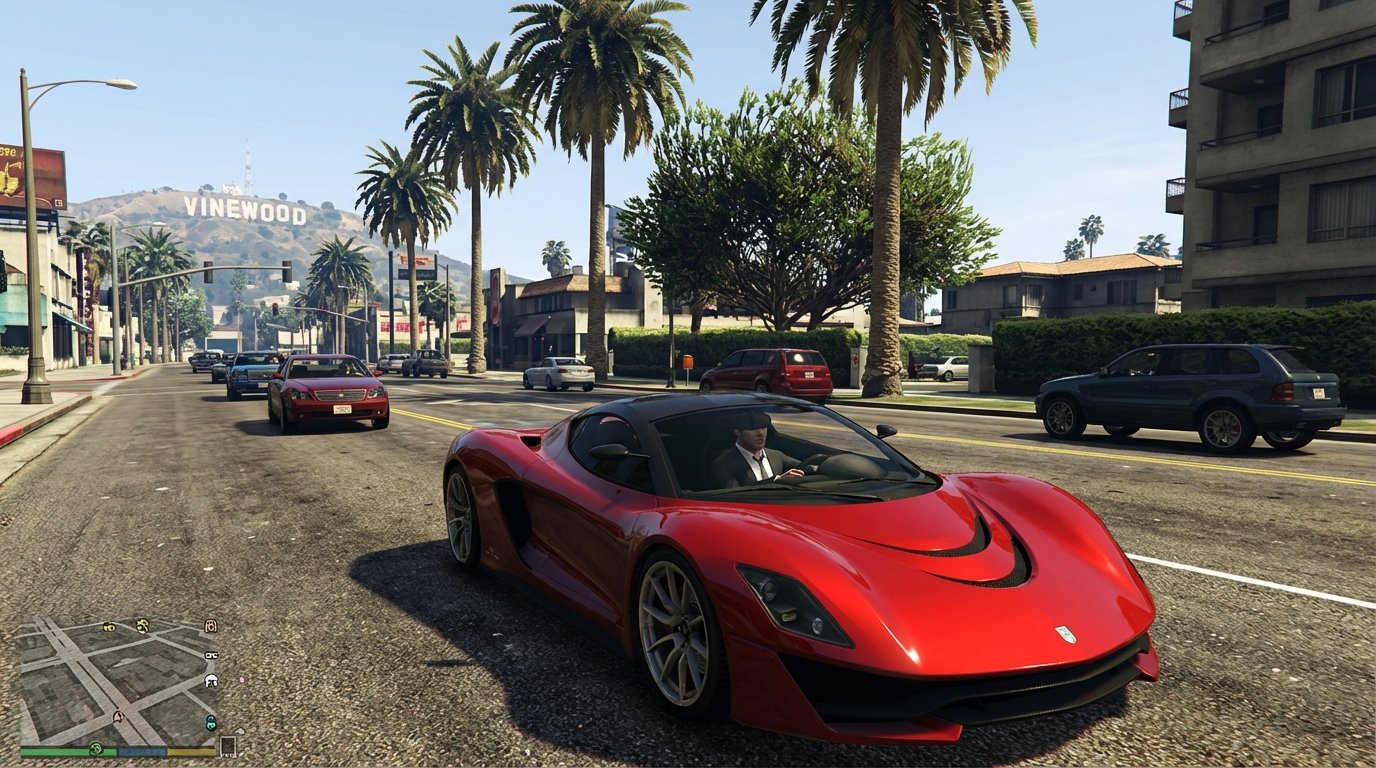This screenshot has width=1376, height=768.
Task: Click the blue armor bar segment
Action: tap(142, 751)
